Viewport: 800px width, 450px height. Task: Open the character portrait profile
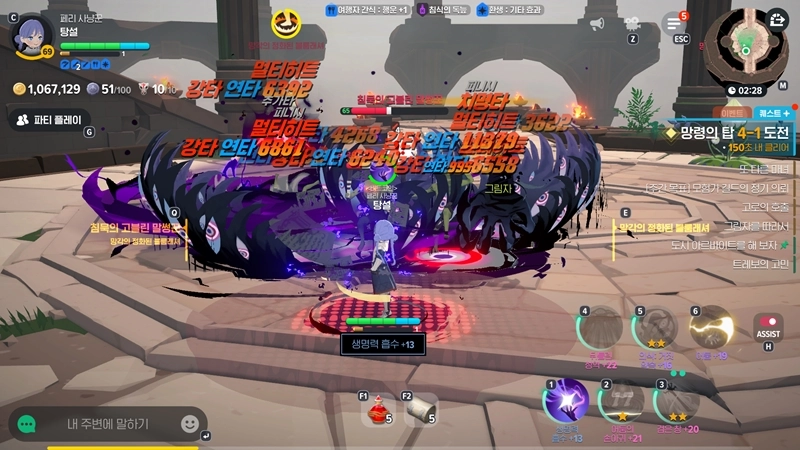[x=30, y=35]
